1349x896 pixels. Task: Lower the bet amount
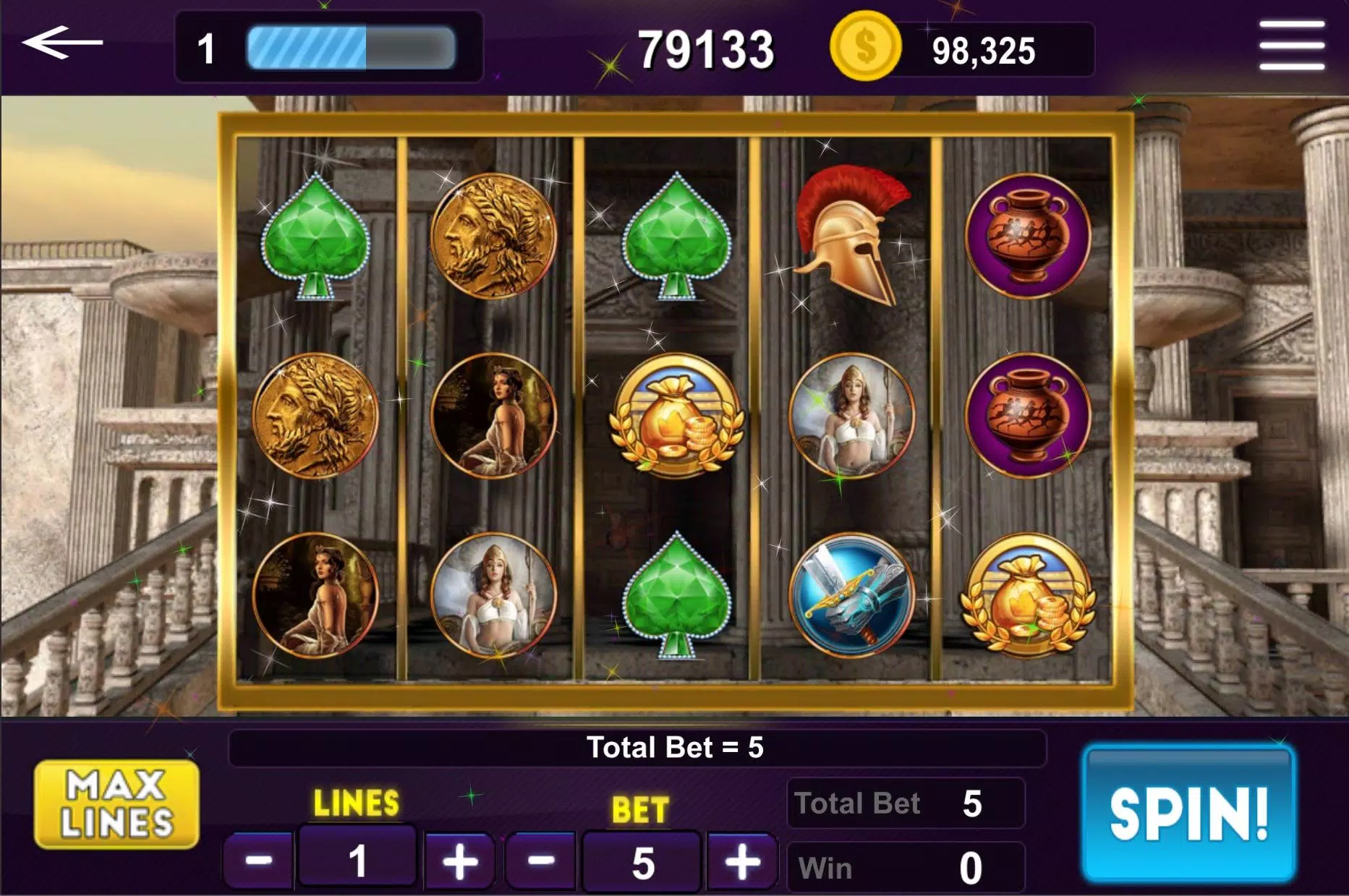point(540,861)
